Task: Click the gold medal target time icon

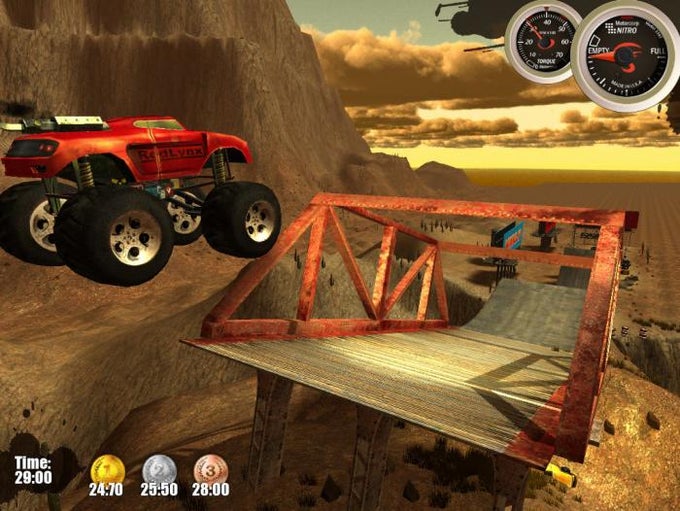Action: click(105, 468)
